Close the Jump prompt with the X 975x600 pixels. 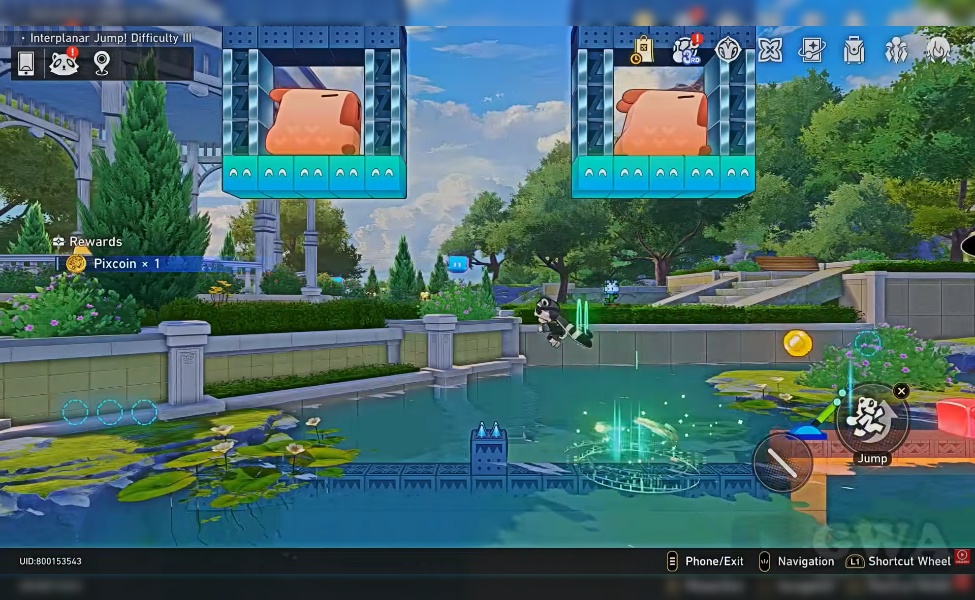901,391
